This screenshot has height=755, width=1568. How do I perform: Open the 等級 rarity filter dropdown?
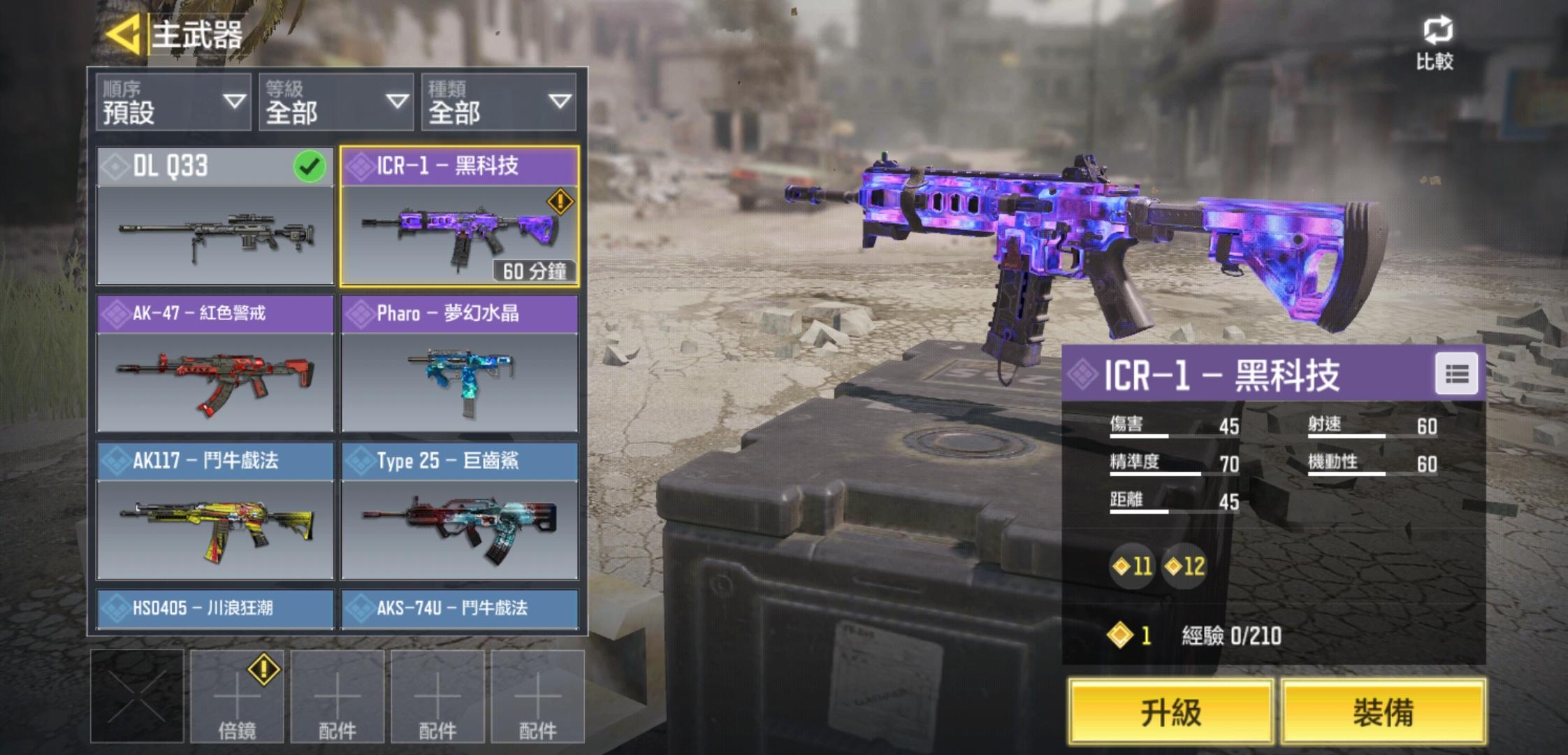click(335, 102)
